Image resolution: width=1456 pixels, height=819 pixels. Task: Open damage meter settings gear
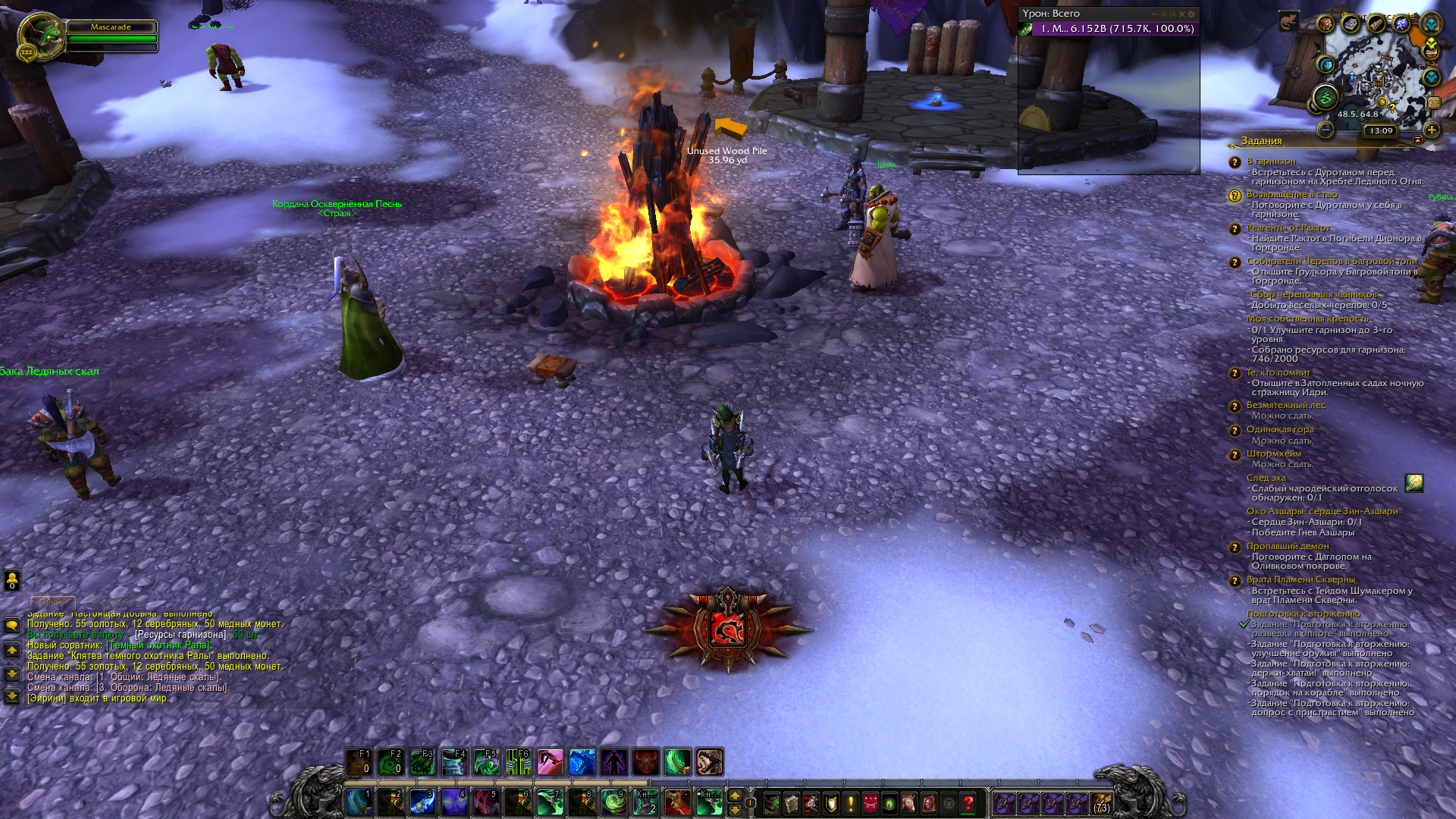pyautogui.click(x=1191, y=14)
